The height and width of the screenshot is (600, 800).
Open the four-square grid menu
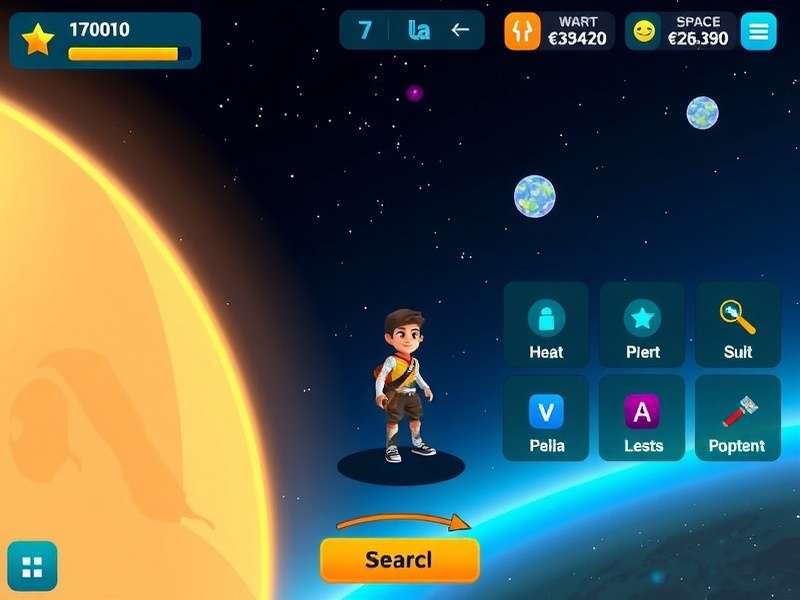tap(32, 567)
